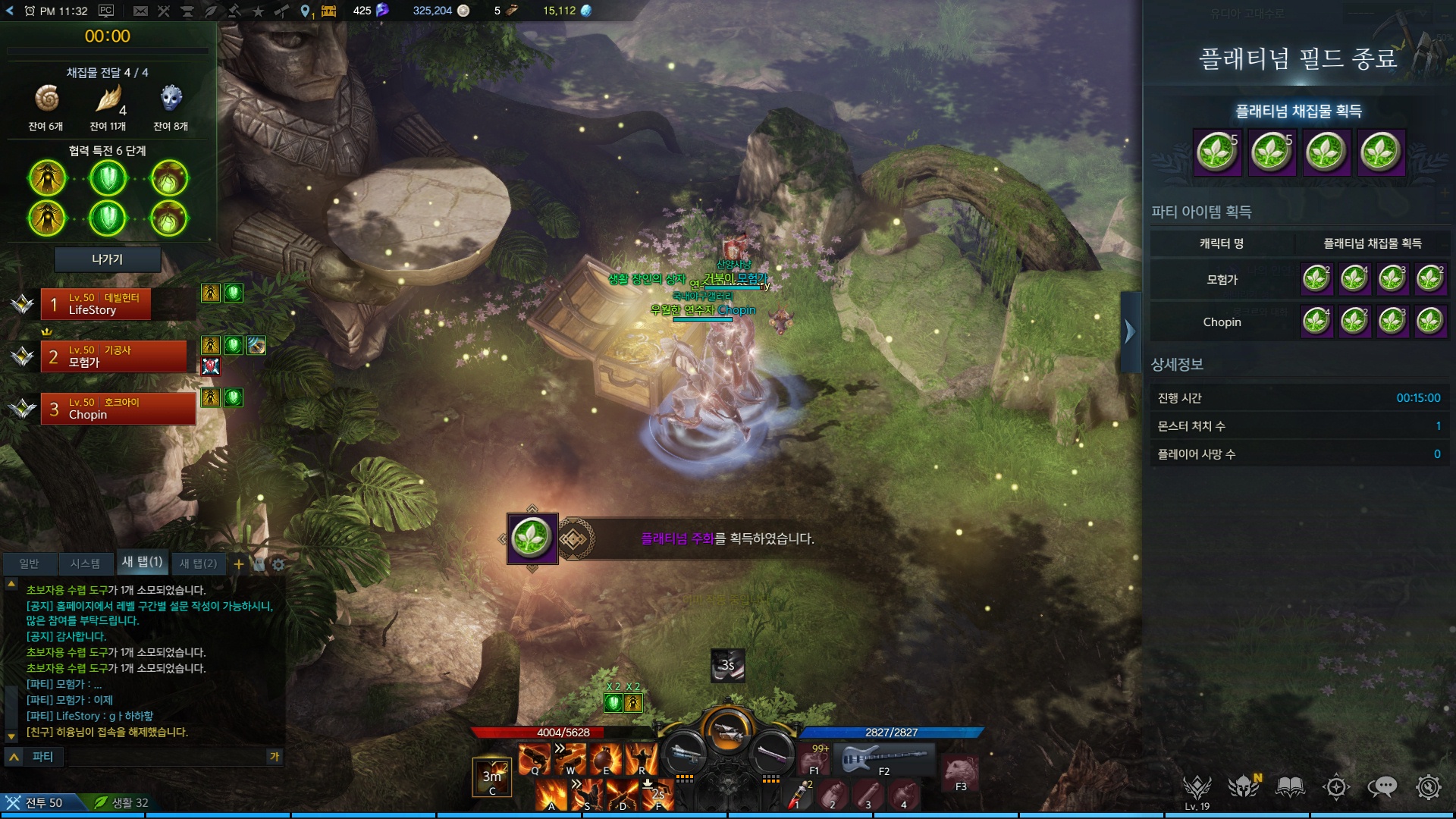Open the open-book codex menu icon

[x=1290, y=787]
